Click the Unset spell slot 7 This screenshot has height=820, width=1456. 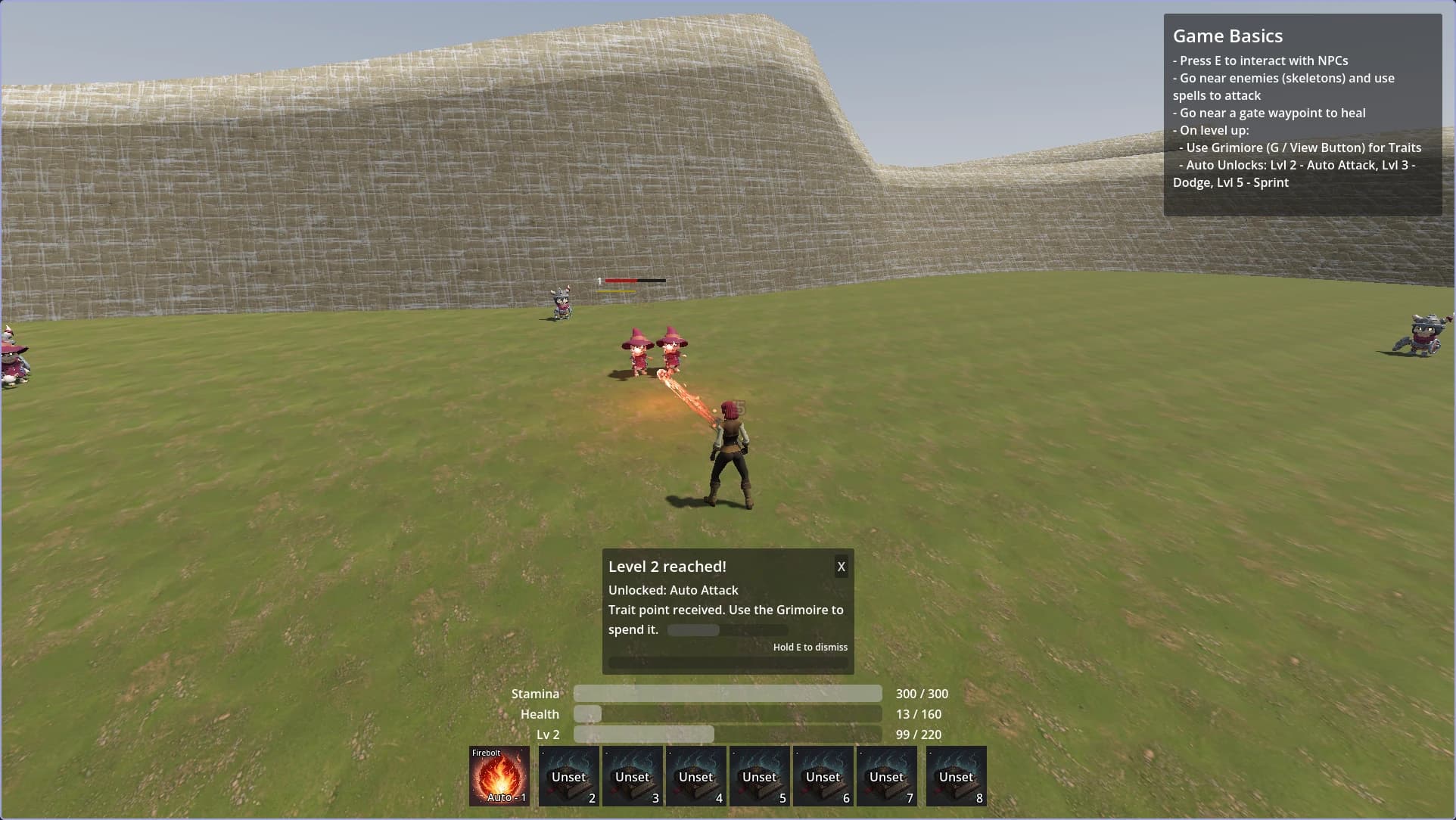point(887,776)
